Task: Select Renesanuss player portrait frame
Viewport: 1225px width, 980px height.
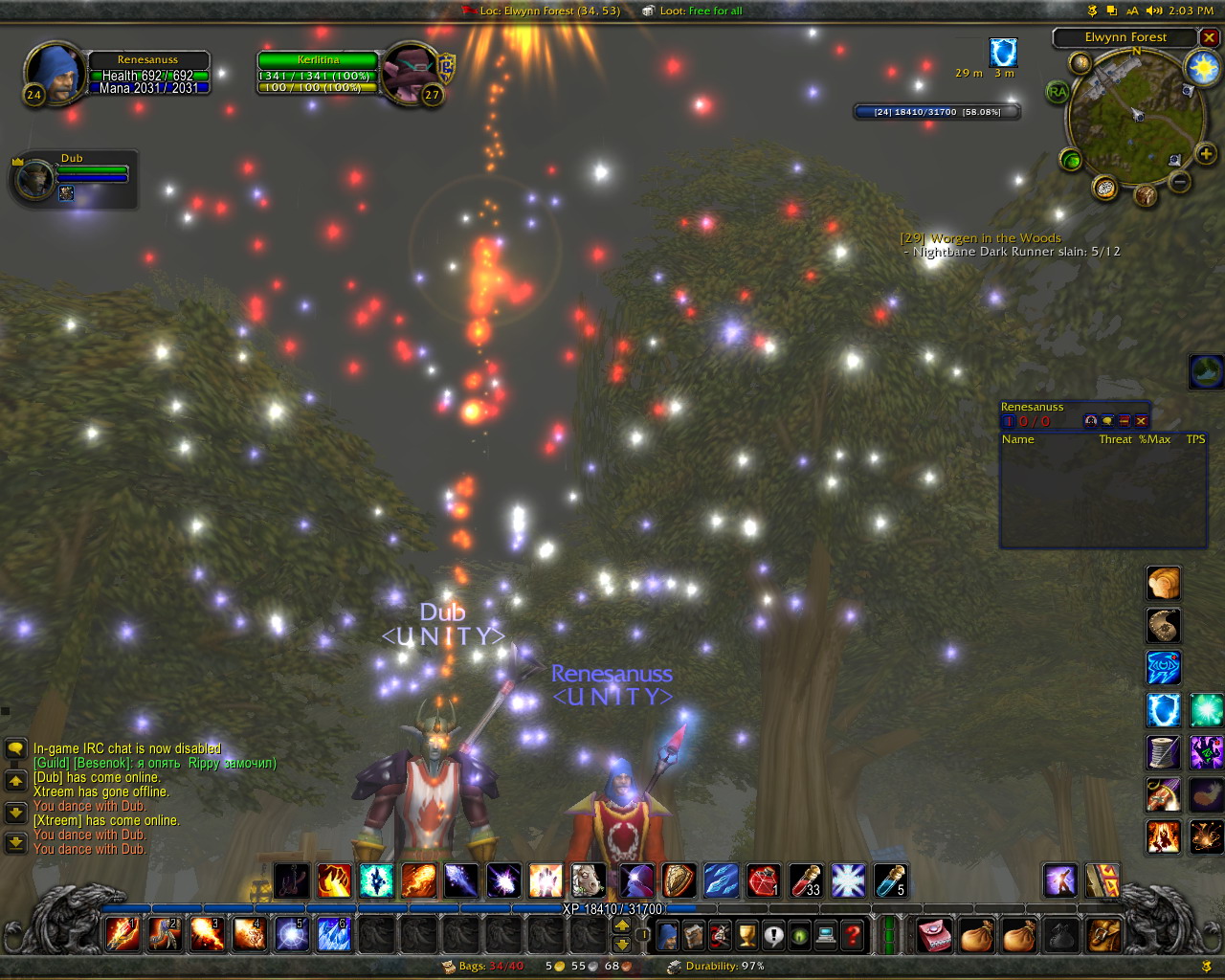Action: click(x=55, y=71)
